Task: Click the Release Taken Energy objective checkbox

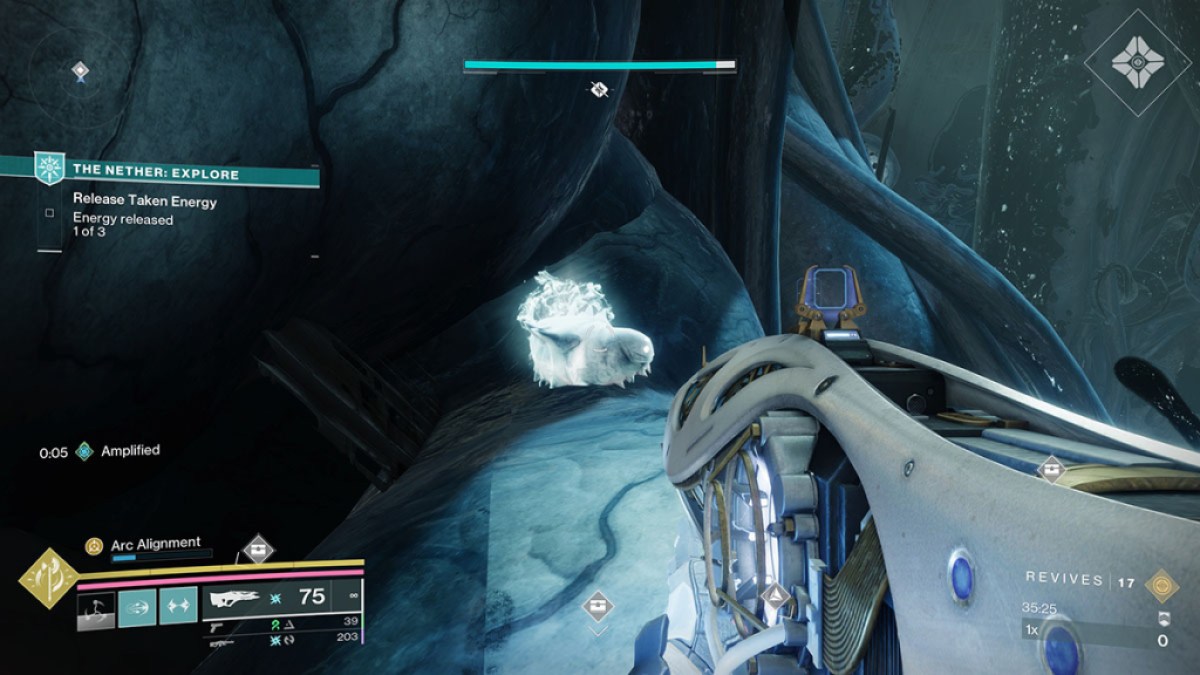Action: pyautogui.click(x=49, y=212)
